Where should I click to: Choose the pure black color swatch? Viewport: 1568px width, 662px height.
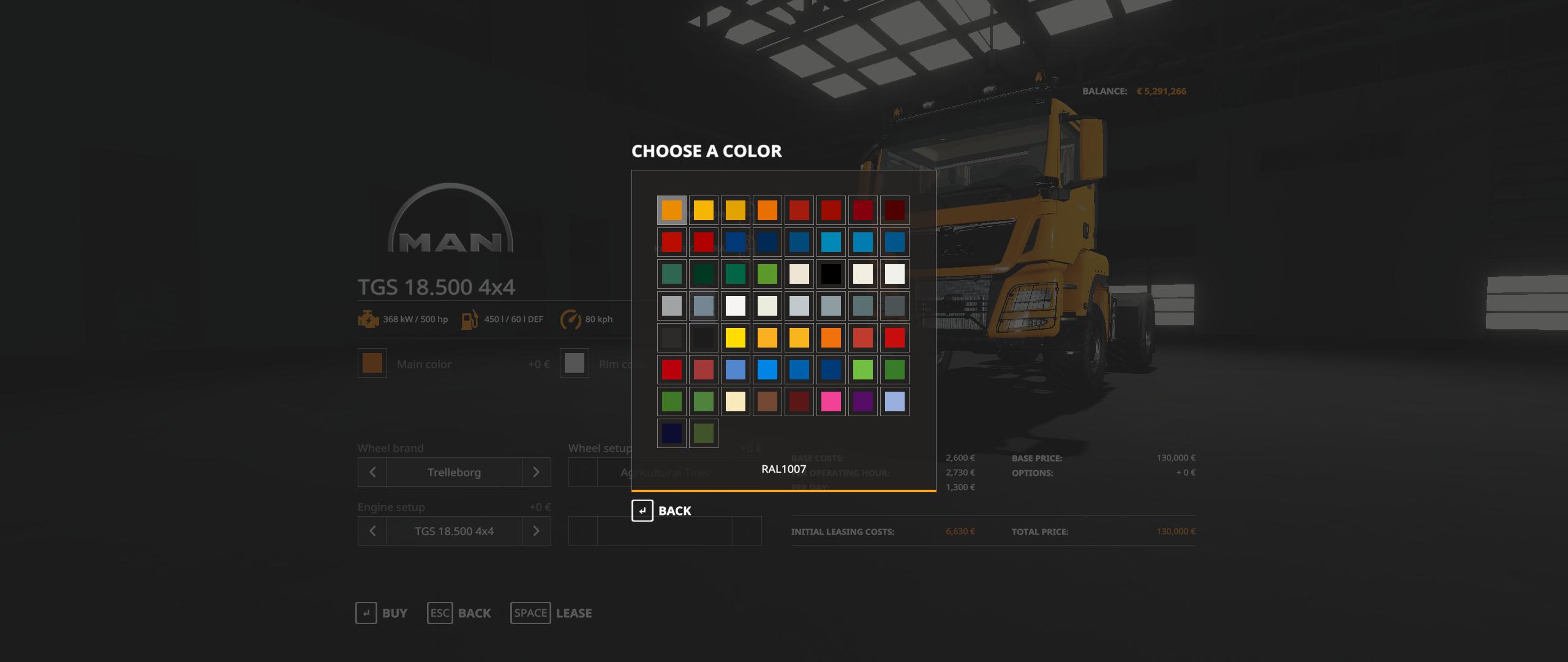point(831,274)
